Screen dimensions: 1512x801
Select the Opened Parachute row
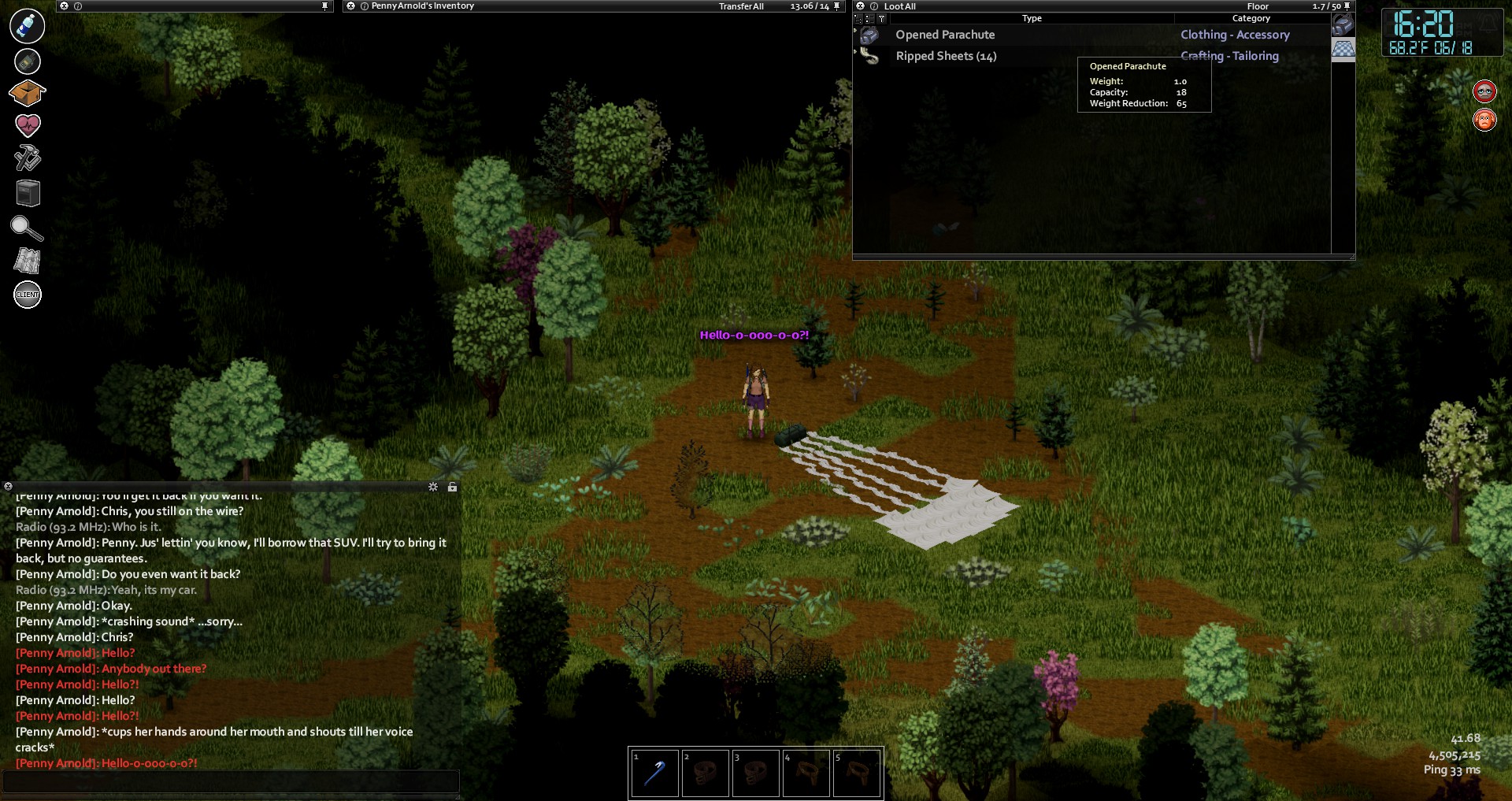click(945, 35)
